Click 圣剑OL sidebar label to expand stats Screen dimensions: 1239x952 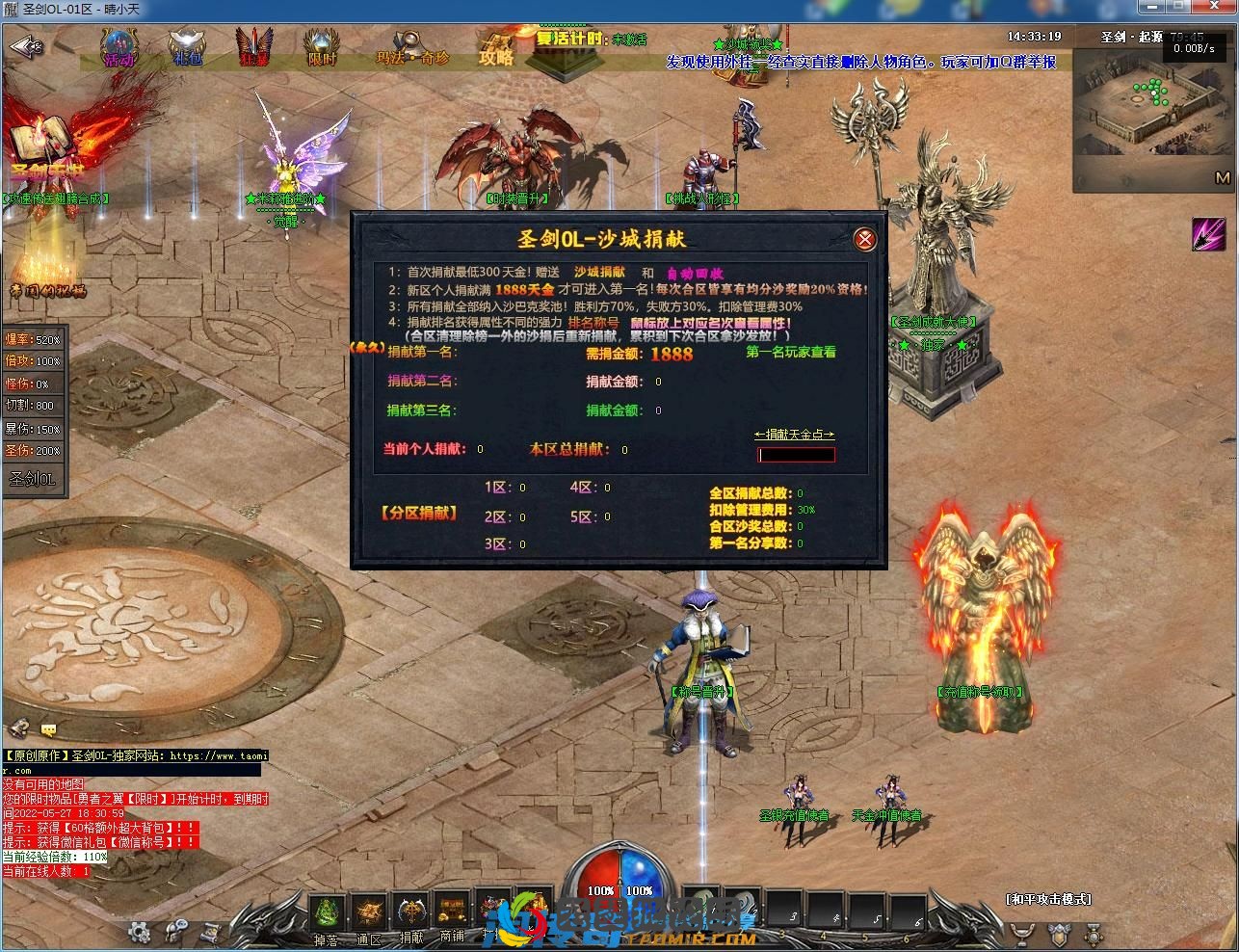coord(35,477)
